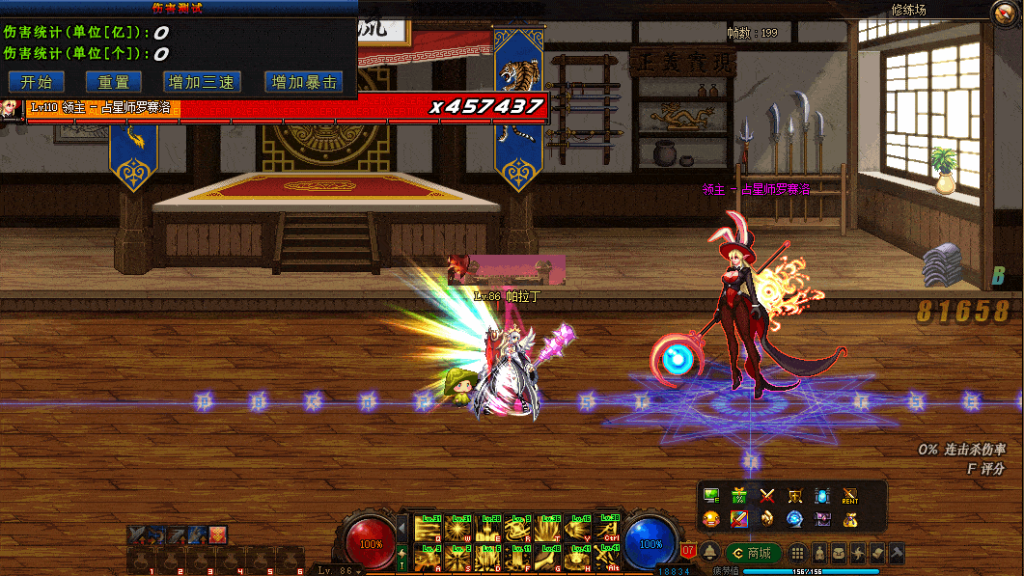Open the green gift box icon
Viewport: 1024px width, 576px height.
(x=740, y=496)
